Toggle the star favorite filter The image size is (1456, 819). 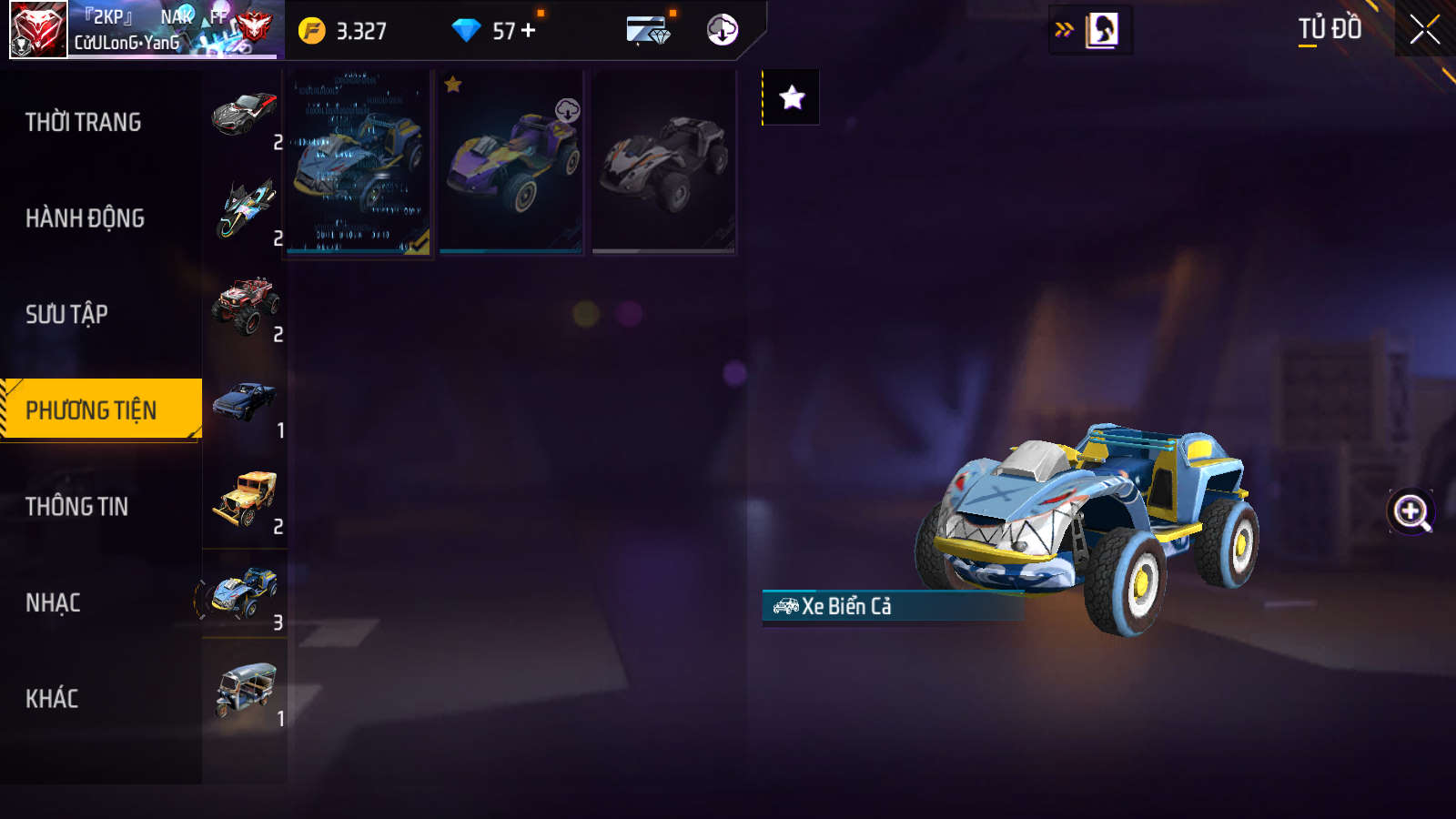792,97
